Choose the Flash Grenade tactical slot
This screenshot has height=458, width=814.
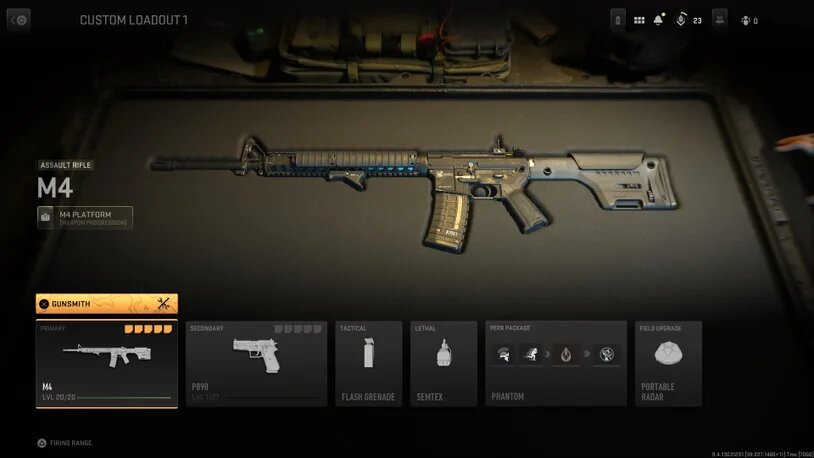click(x=368, y=363)
